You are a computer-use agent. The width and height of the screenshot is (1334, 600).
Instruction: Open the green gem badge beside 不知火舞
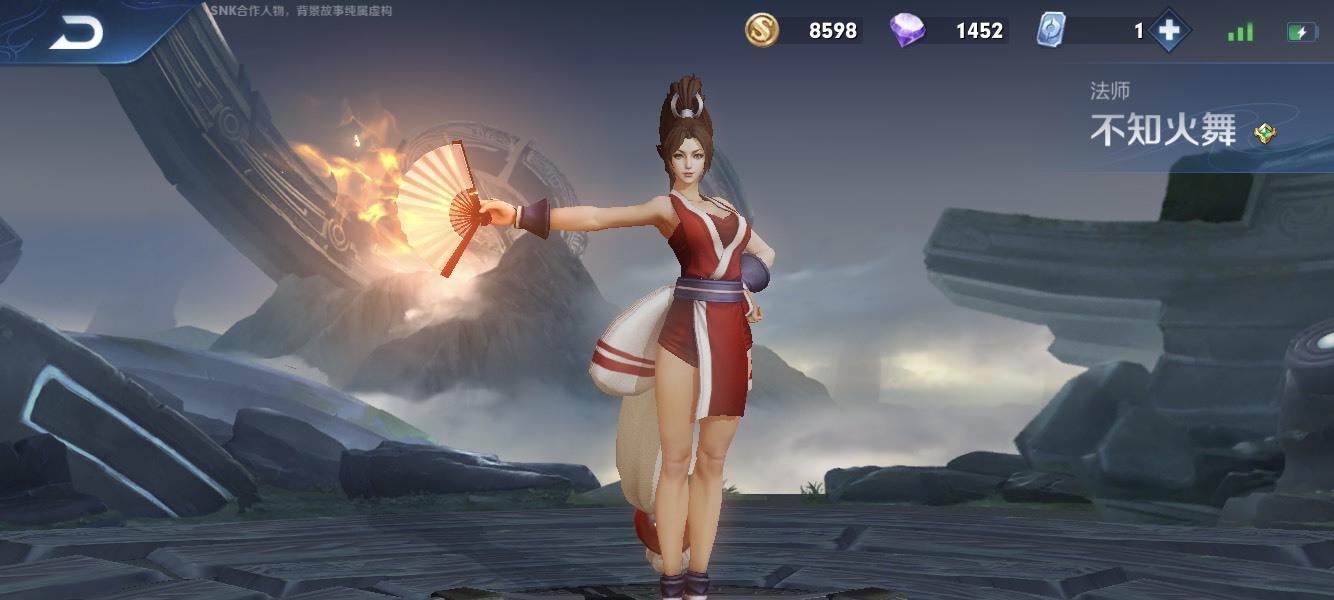tap(1265, 133)
